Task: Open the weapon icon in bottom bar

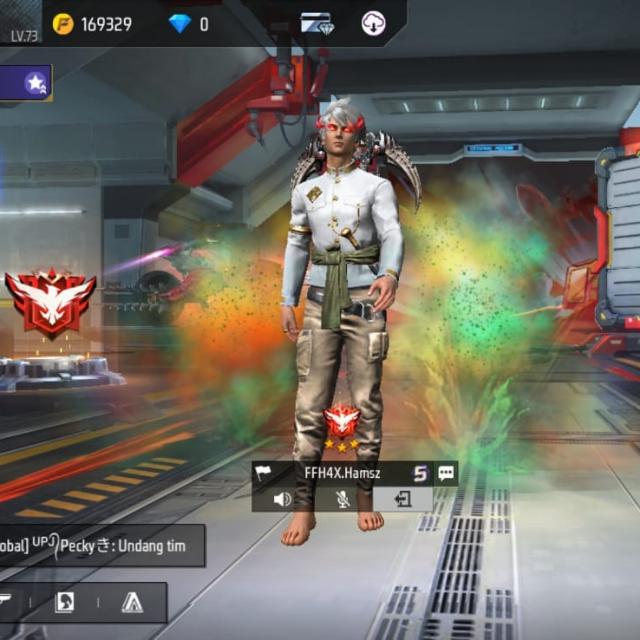Action: coord(6,602)
